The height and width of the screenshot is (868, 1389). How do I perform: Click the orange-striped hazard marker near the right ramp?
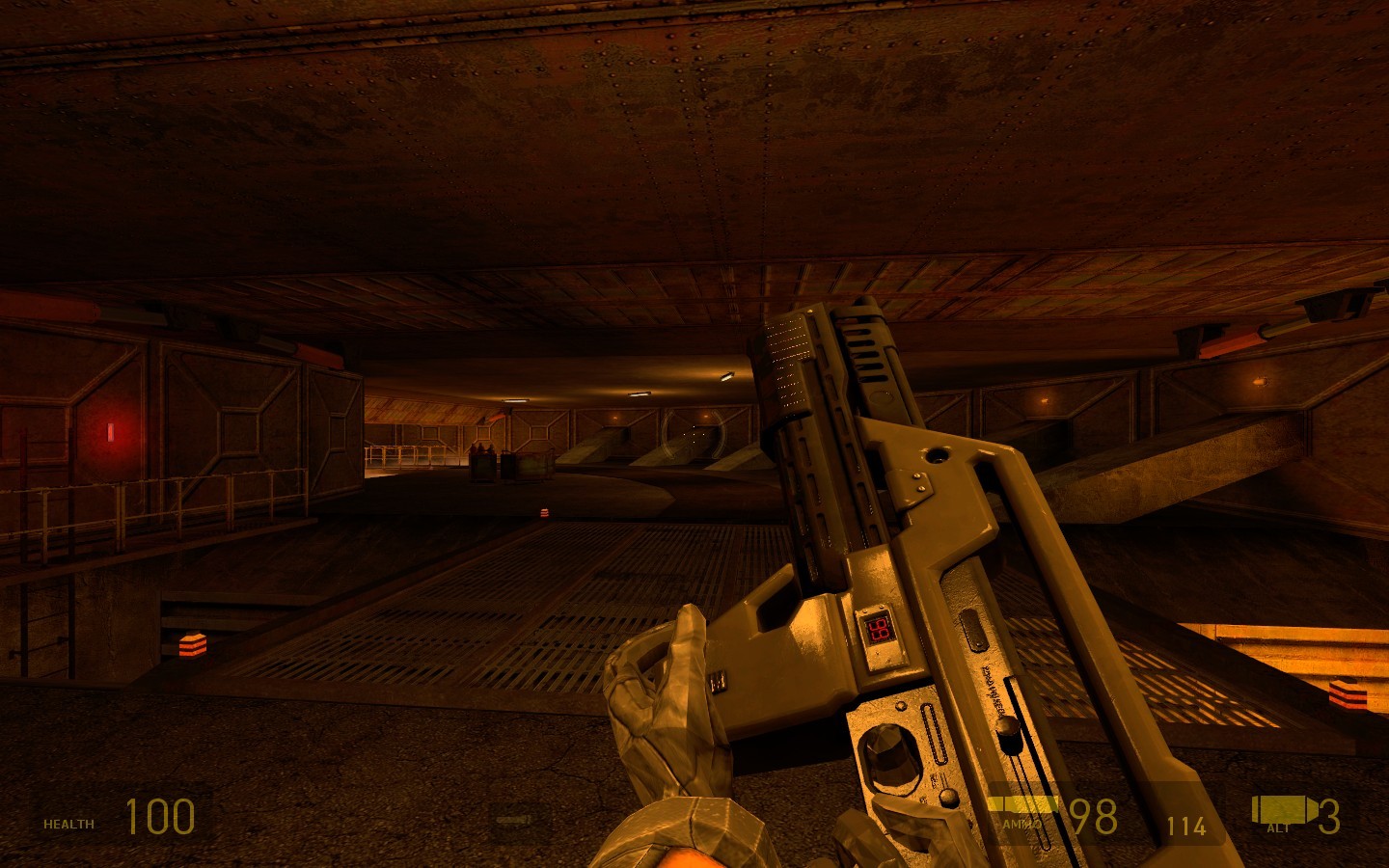(x=1348, y=692)
